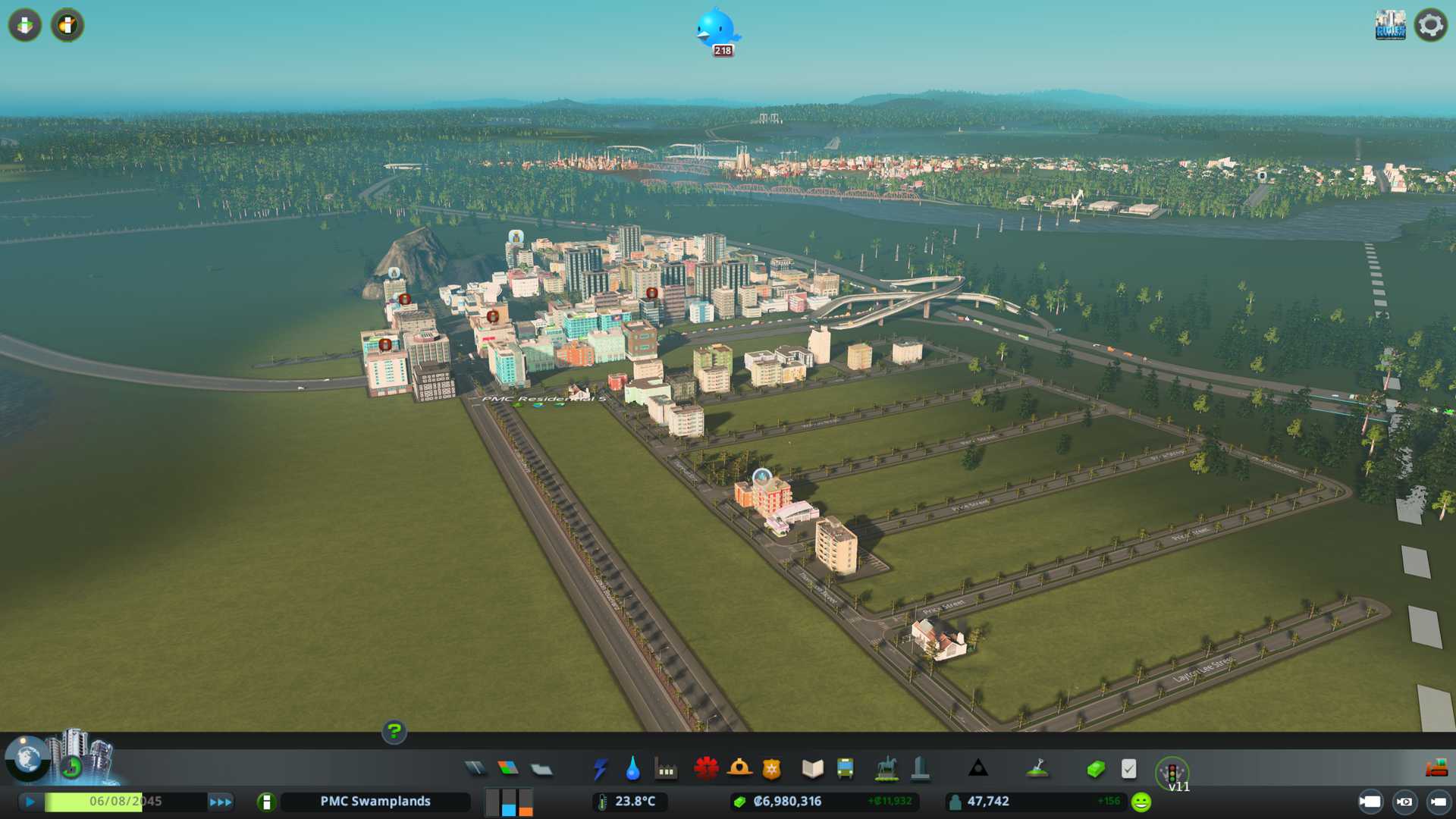1456x819 pixels.
Task: Change simulation speed with triple-arrow button
Action: coord(221,802)
